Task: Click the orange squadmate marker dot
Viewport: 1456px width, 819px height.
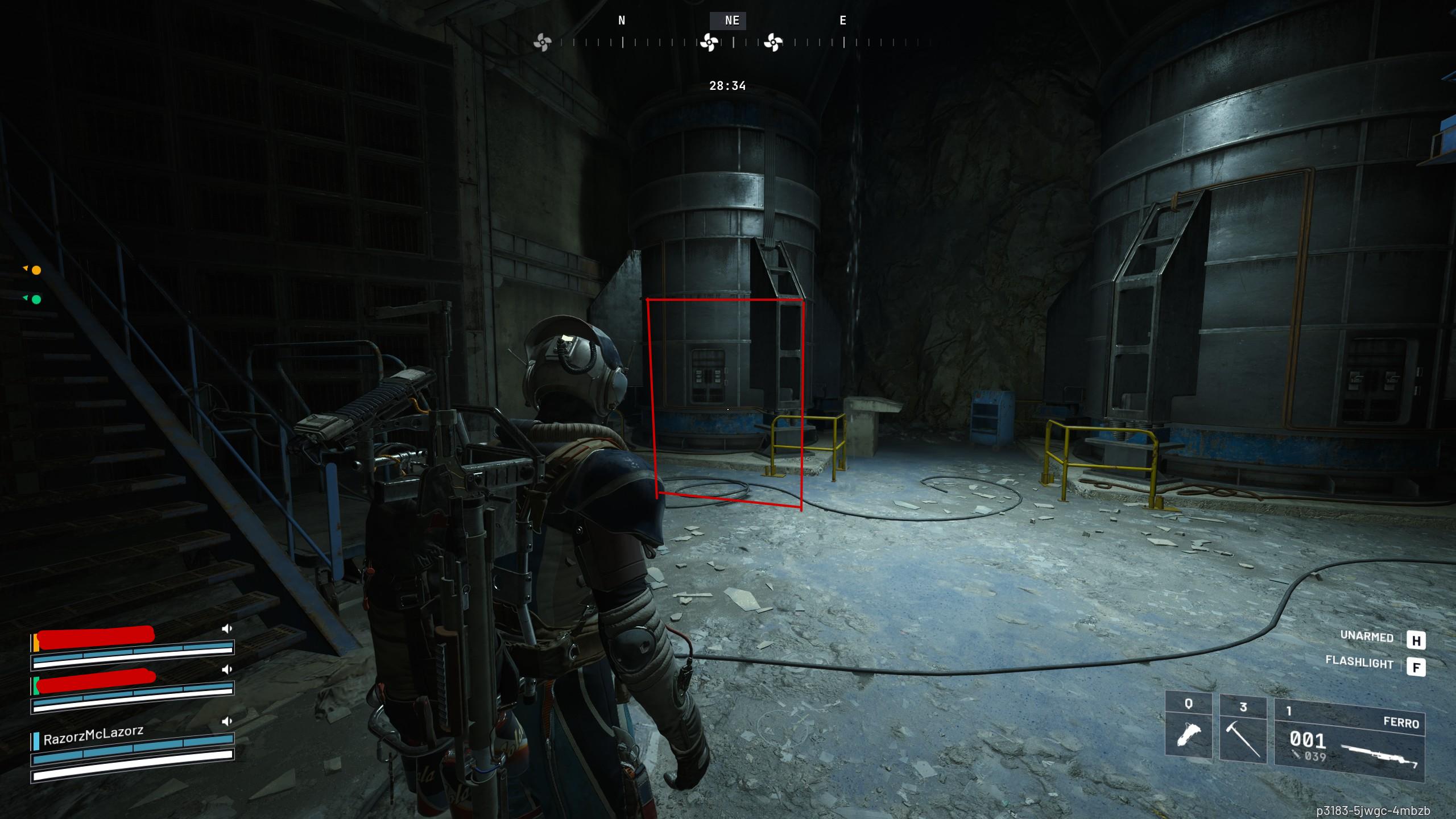Action: [x=36, y=271]
